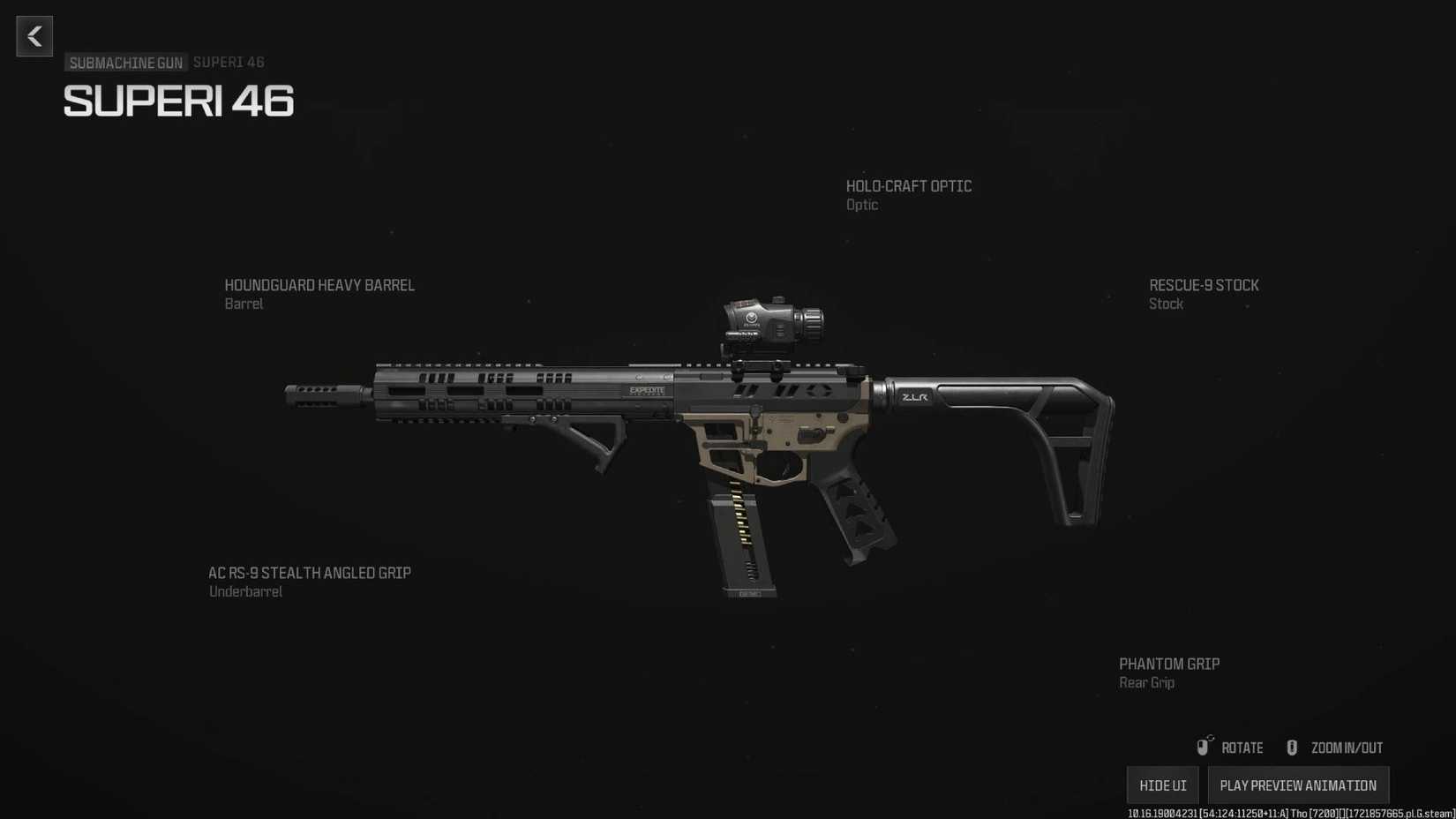Click the Holo-Craft Optic attachment label
The image size is (1456, 819).
point(908,186)
